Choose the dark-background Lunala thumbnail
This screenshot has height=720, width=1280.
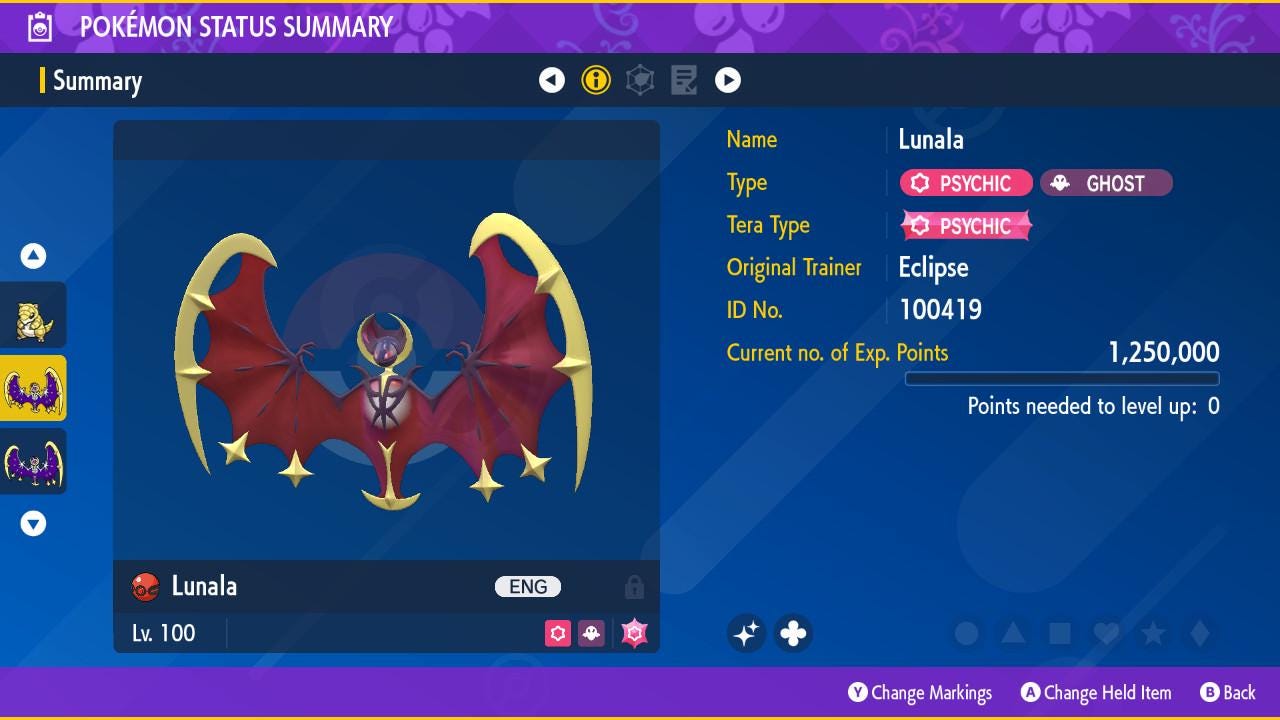click(33, 461)
